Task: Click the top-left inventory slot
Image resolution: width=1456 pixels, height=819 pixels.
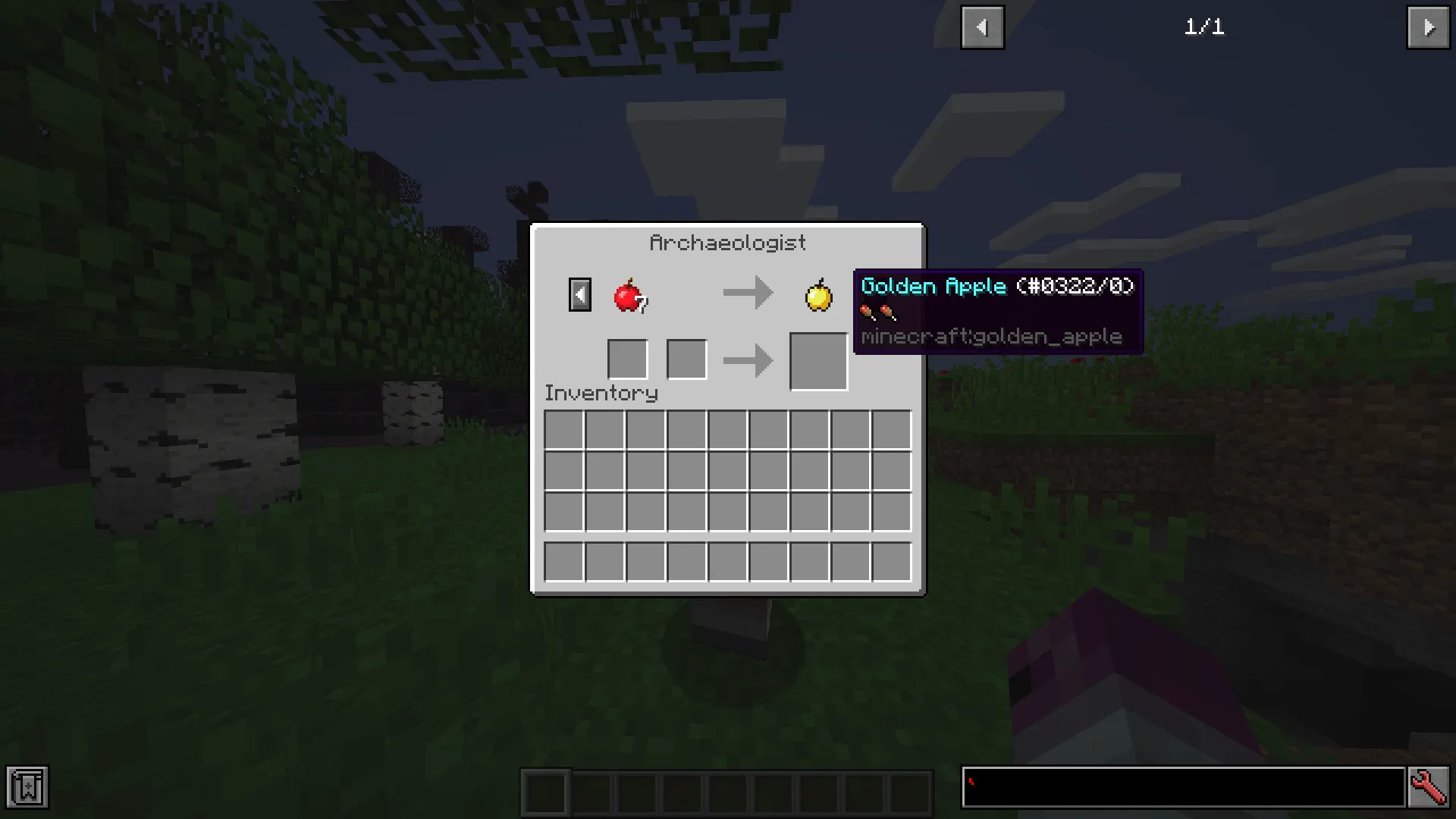Action: tap(564, 430)
